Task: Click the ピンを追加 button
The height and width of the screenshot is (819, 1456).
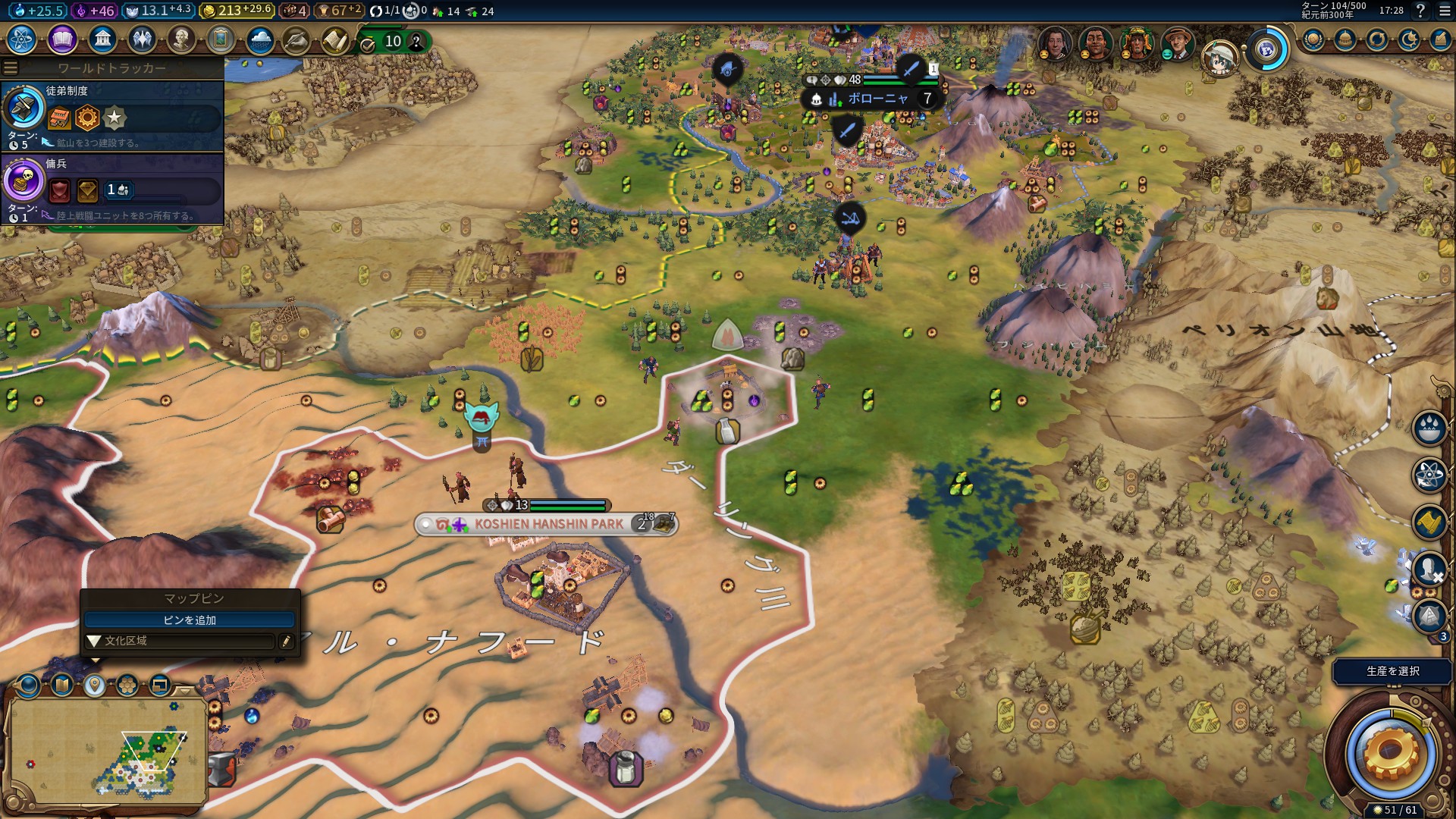Action: click(190, 620)
